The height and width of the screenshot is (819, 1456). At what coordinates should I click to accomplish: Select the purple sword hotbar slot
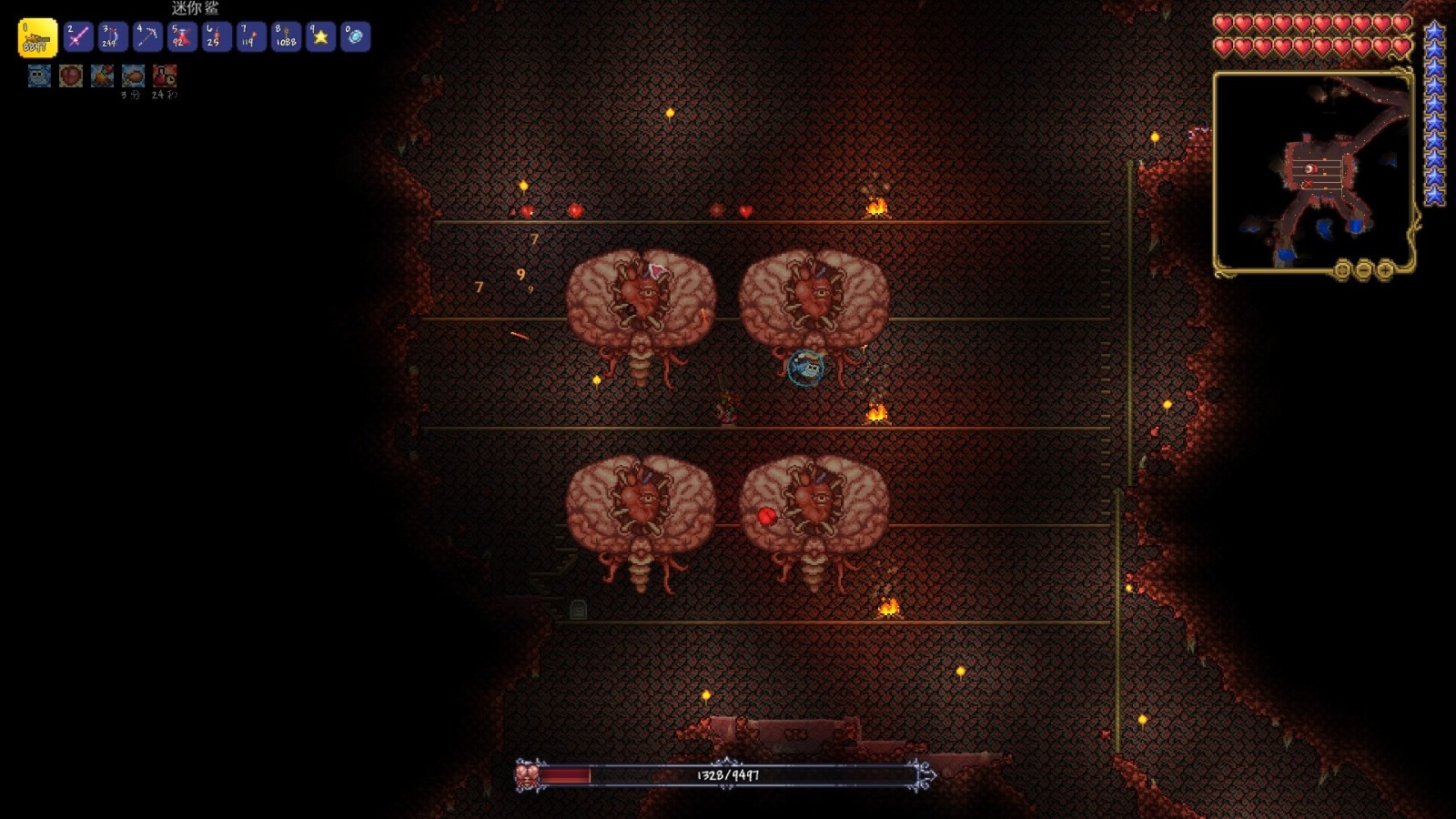(x=78, y=37)
